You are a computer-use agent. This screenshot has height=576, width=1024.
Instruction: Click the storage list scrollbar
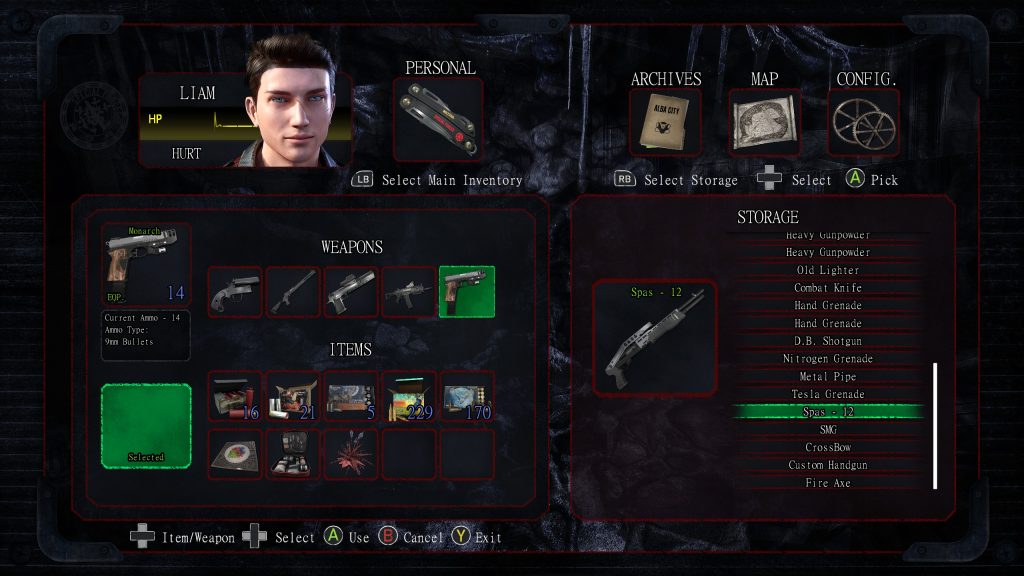[x=935, y=425]
